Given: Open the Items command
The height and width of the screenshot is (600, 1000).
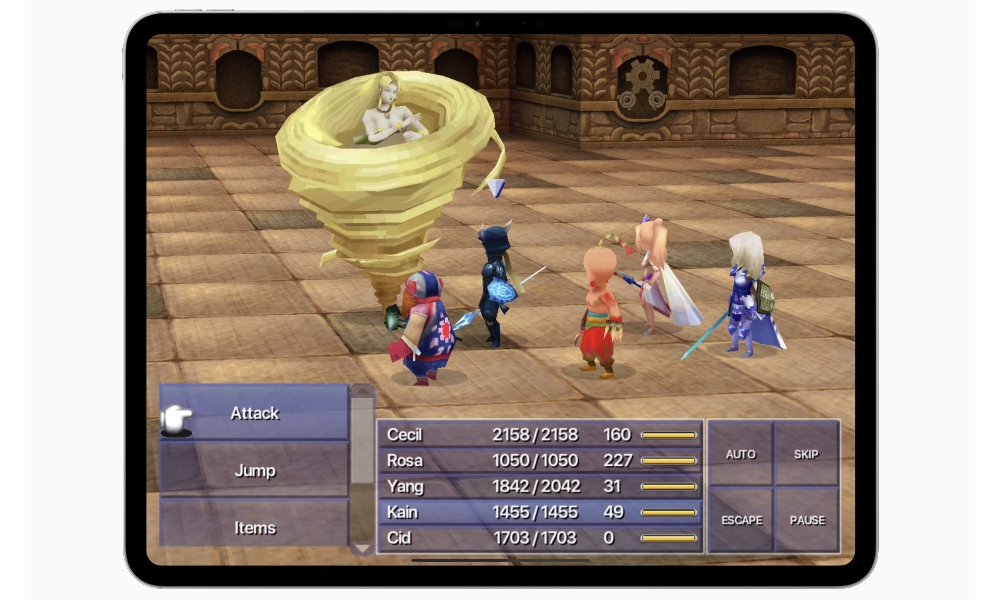Looking at the screenshot, I should click(254, 526).
